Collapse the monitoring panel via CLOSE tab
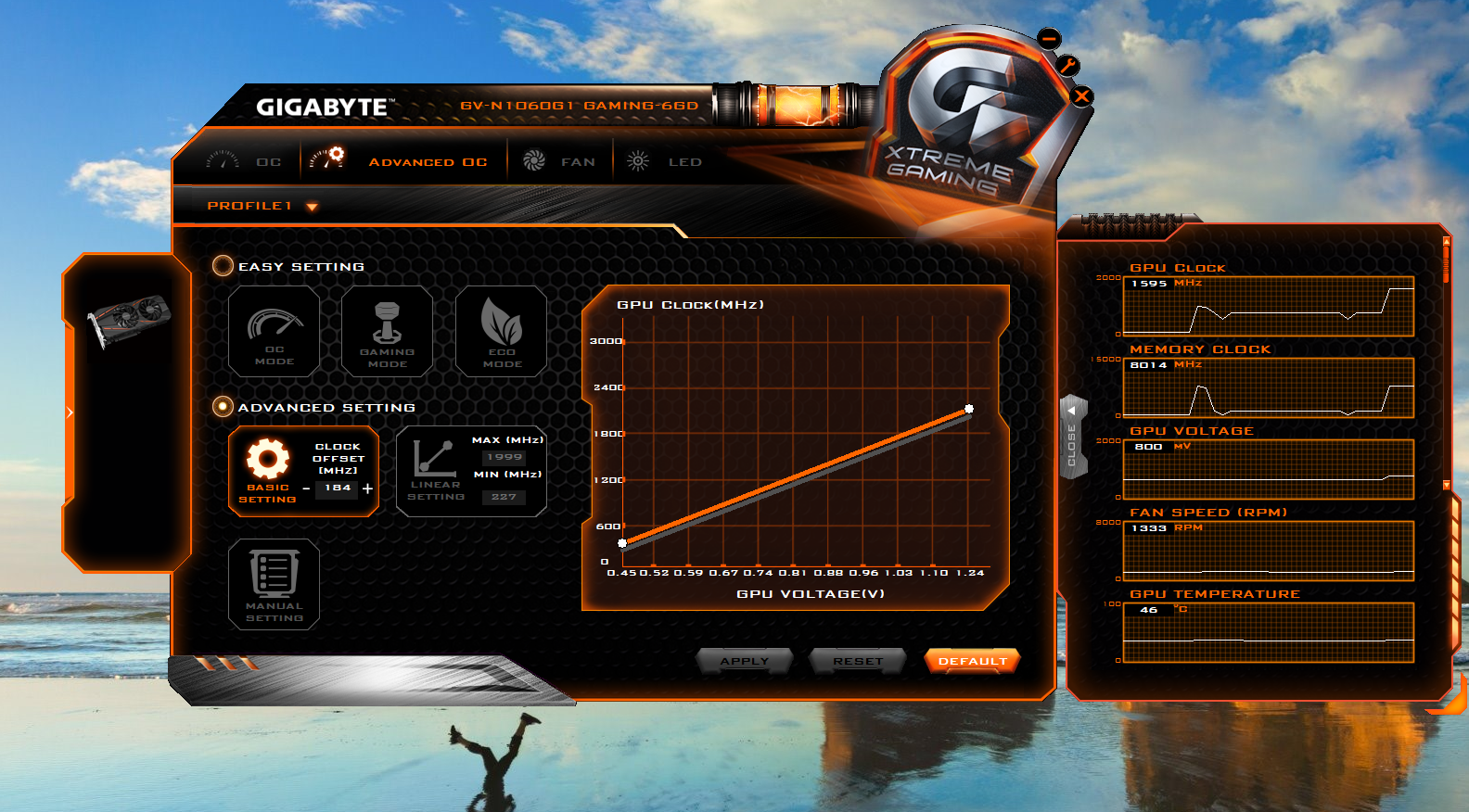Image resolution: width=1469 pixels, height=812 pixels. [1074, 438]
